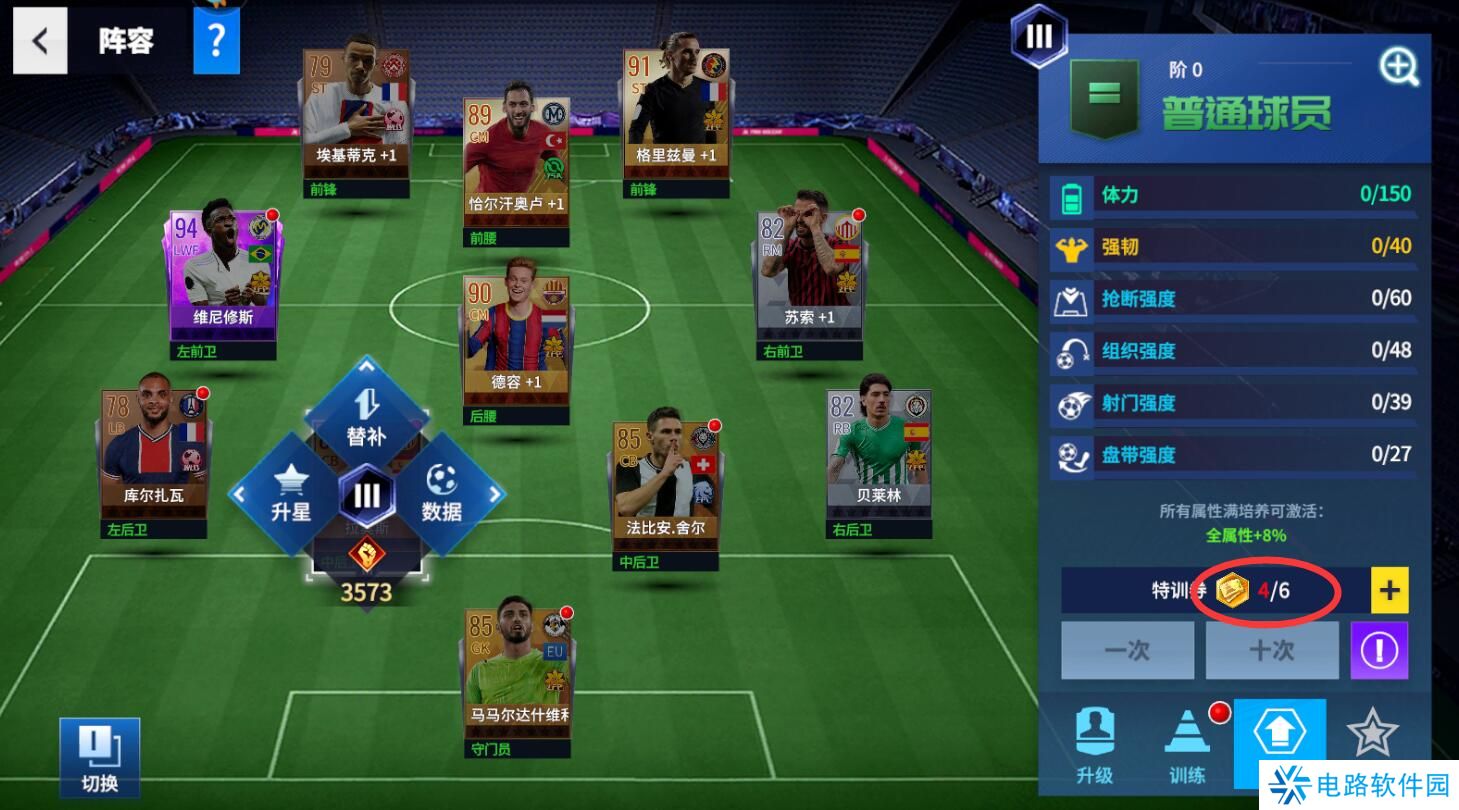1459x810 pixels.
Task: Open the 升级 level up tab
Action: pyautogui.click(x=1094, y=745)
